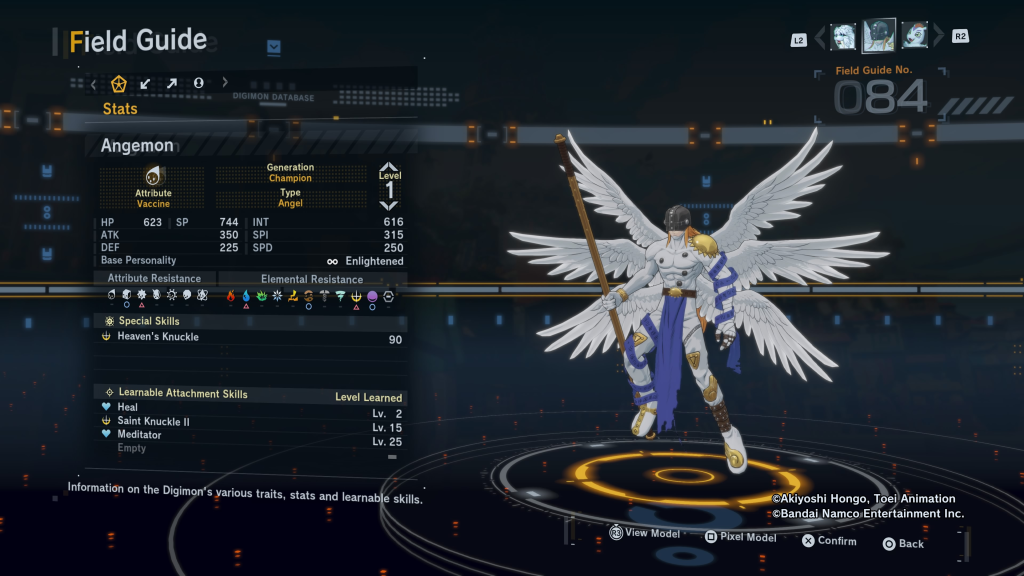This screenshot has height=576, width=1024.
Task: Select the Angemon portrait thumbnail
Action: pyautogui.click(x=879, y=35)
